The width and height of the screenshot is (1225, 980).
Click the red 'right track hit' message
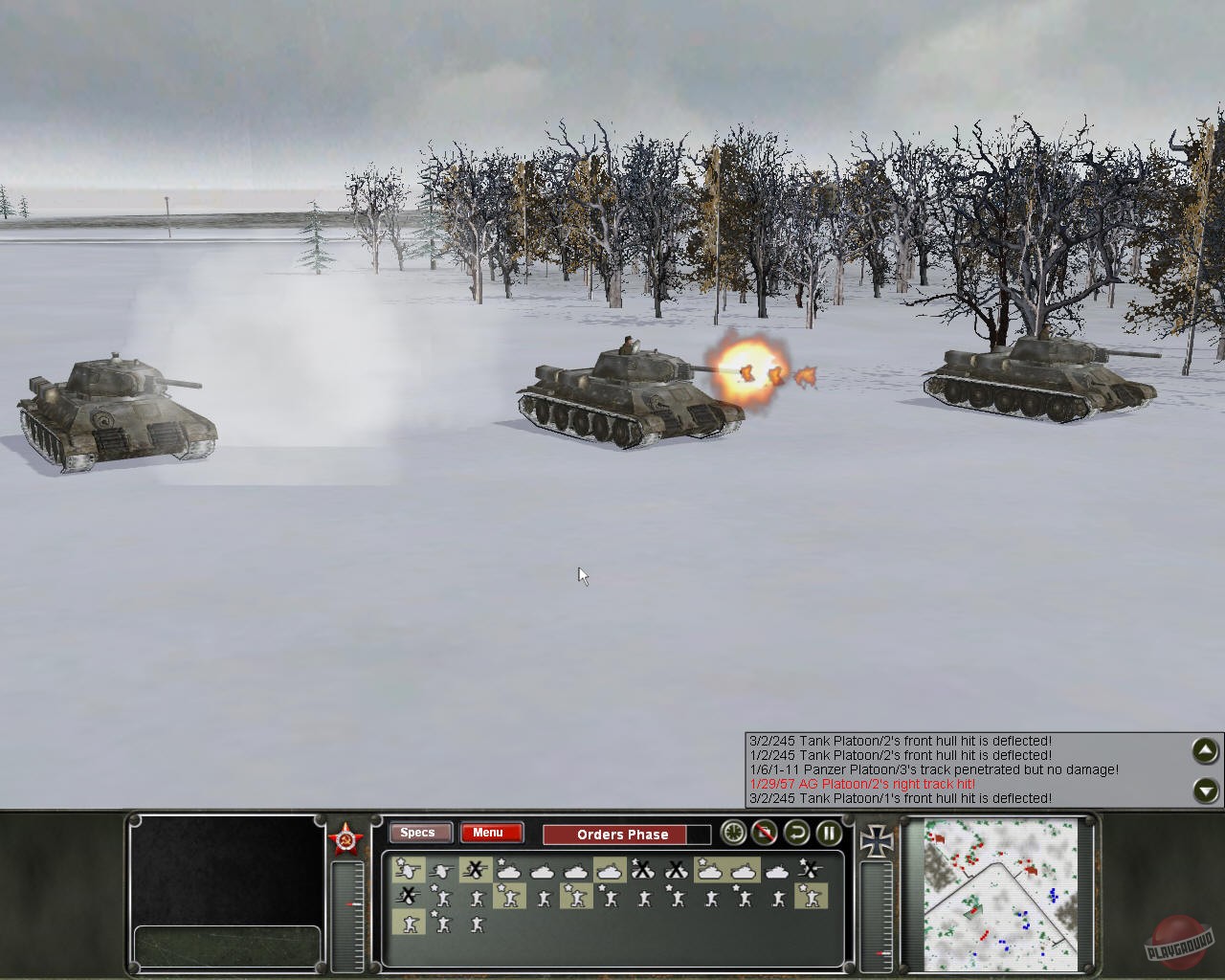pyautogui.click(x=861, y=783)
